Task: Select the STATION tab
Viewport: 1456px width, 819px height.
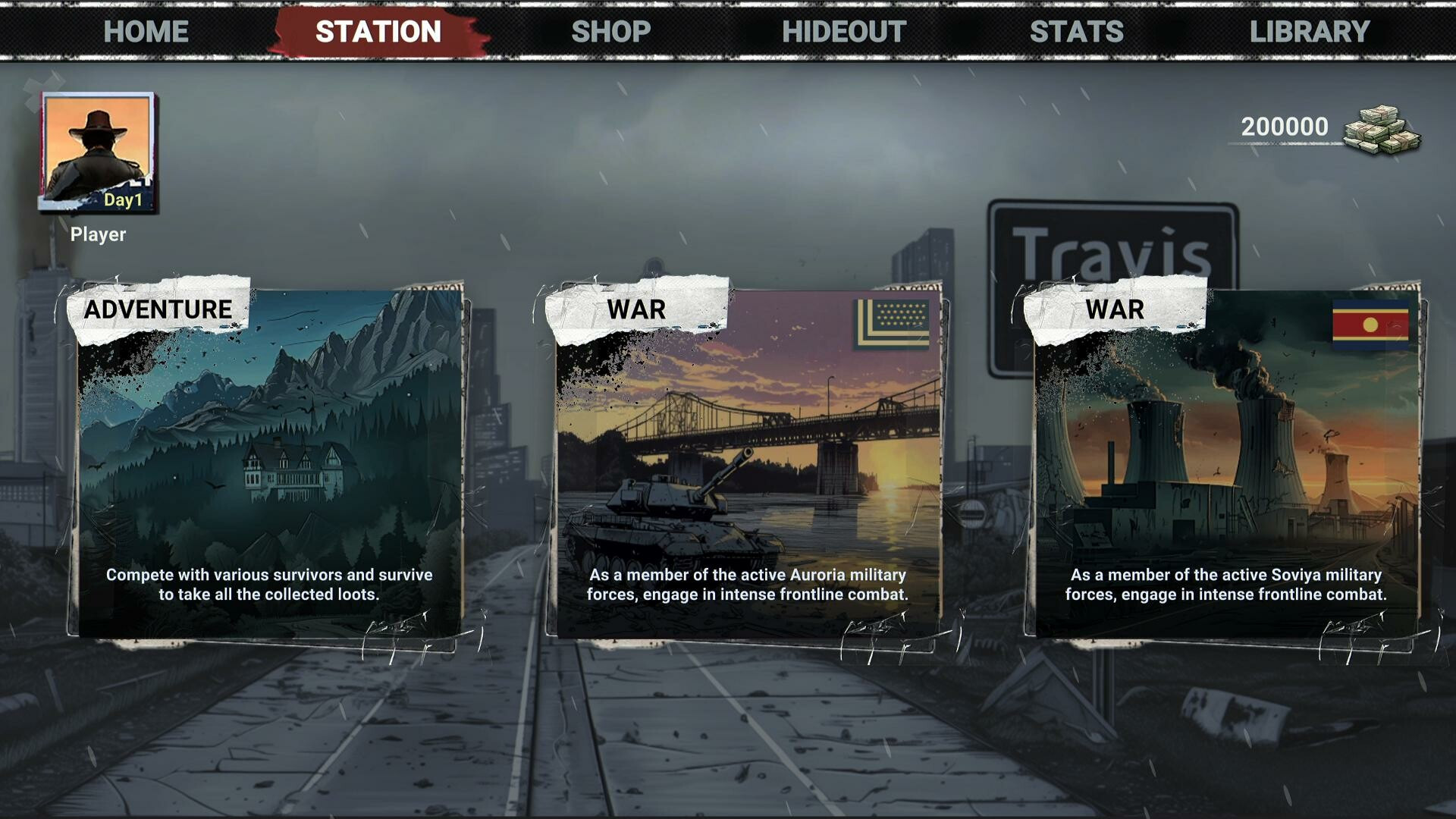Action: pyautogui.click(x=378, y=31)
